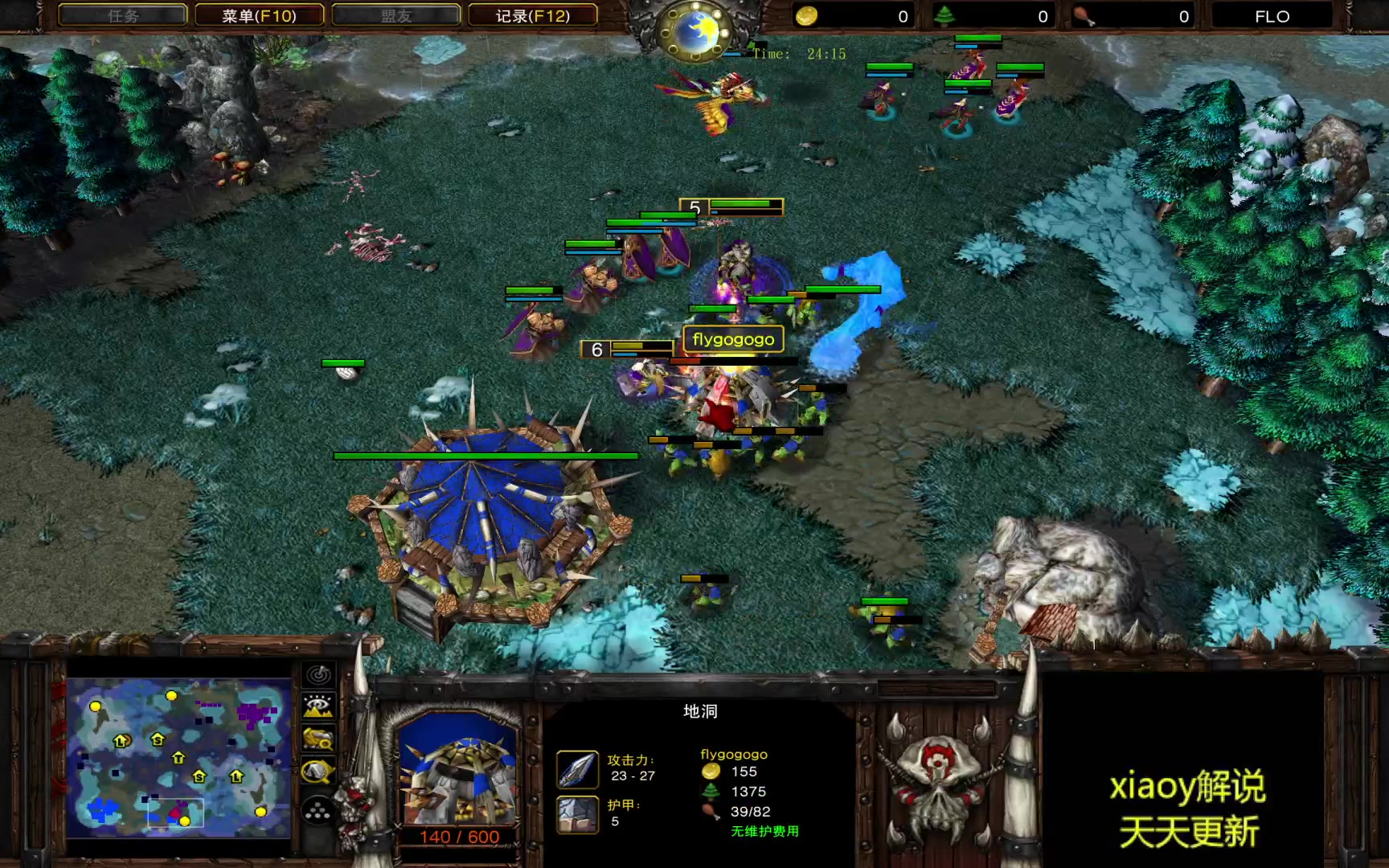This screenshot has height=868, width=1389.
Task: Click the food drumstick supply icon
Action: (1084, 16)
